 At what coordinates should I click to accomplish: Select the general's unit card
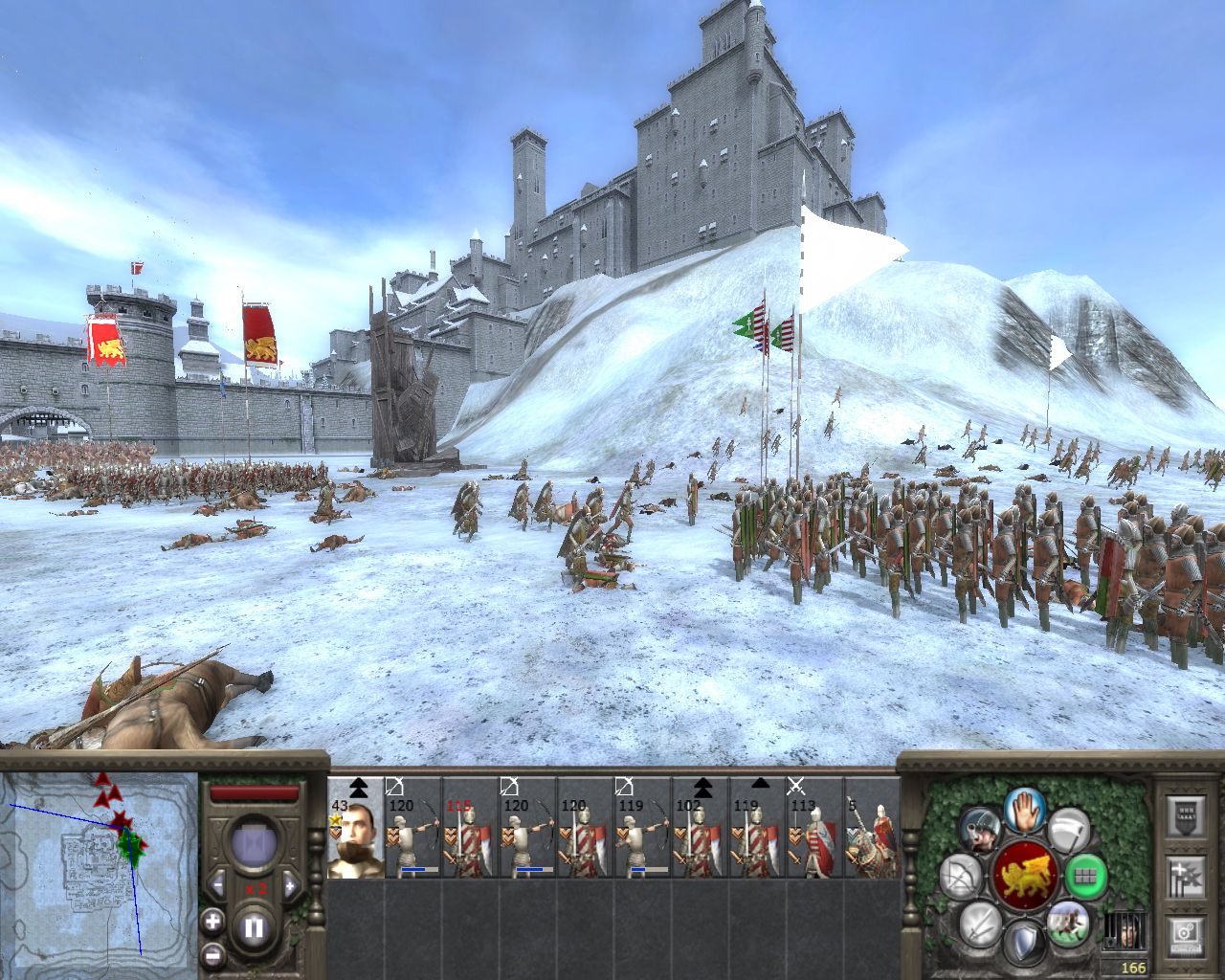coord(355,828)
